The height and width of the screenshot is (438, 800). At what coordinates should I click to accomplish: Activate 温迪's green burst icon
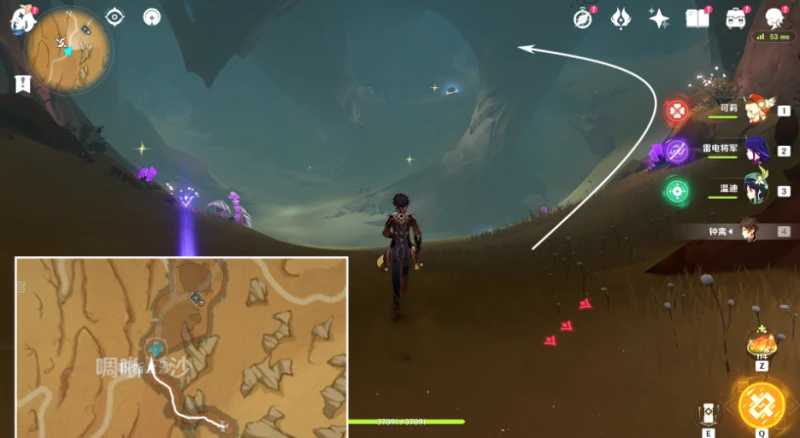coord(677,190)
